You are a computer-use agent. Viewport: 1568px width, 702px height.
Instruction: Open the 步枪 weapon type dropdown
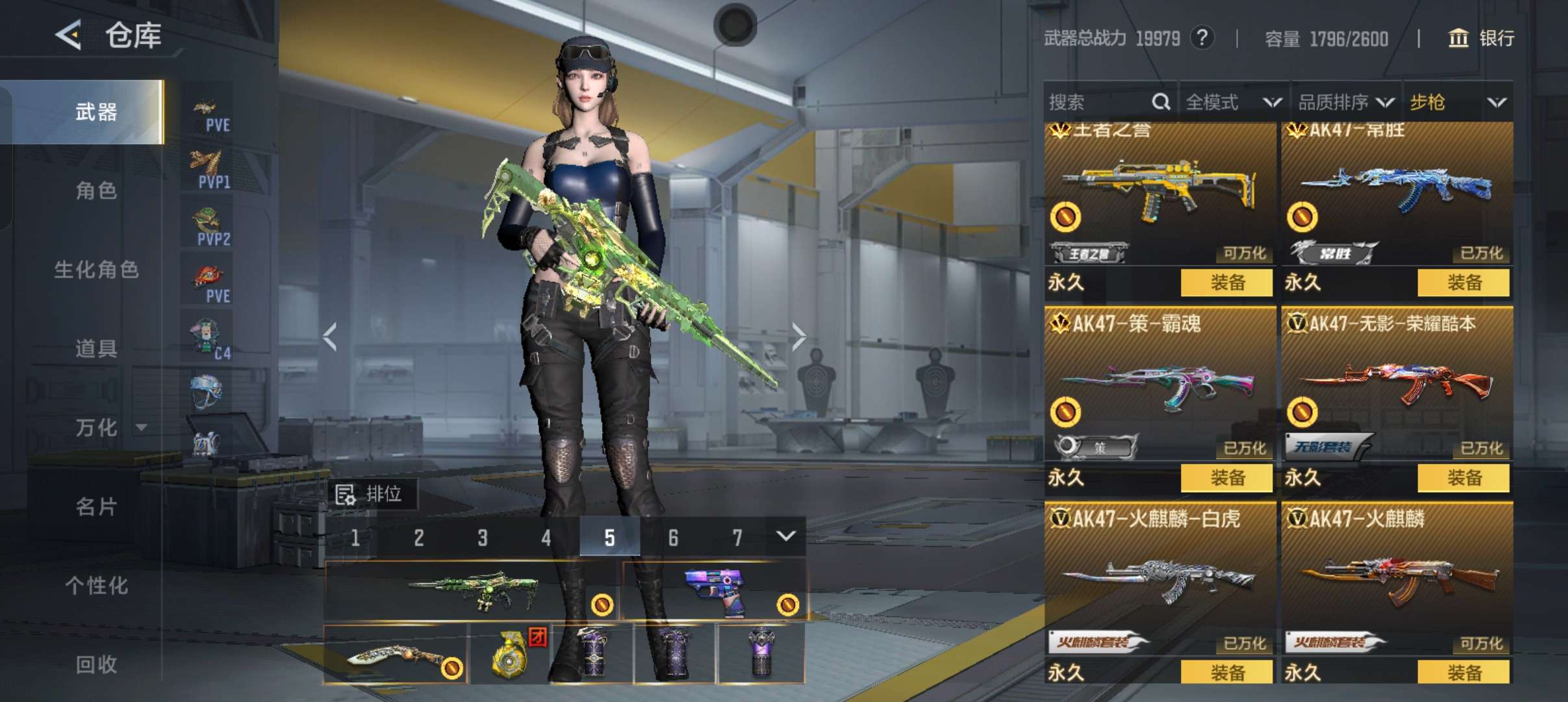(x=1458, y=102)
